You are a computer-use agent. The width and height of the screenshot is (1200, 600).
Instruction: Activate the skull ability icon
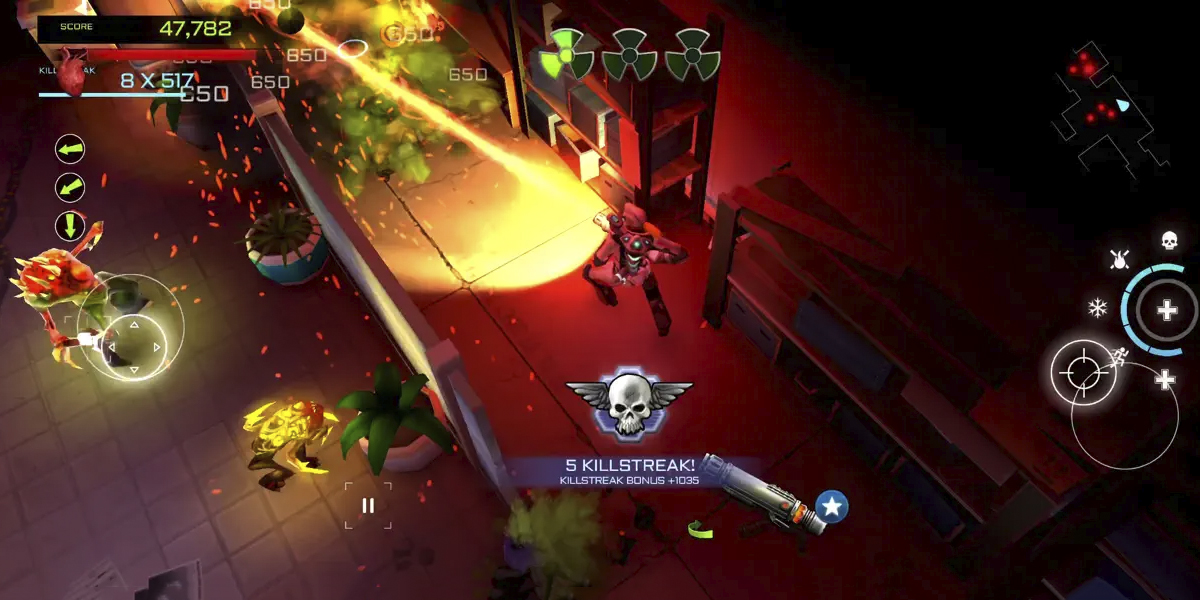coord(1168,240)
